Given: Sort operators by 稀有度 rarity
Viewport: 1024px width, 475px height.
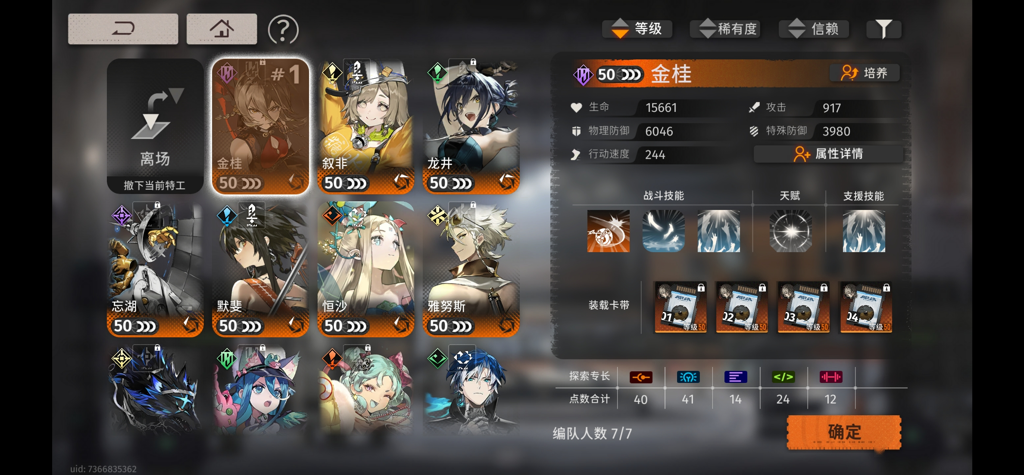Looking at the screenshot, I should 729,29.
